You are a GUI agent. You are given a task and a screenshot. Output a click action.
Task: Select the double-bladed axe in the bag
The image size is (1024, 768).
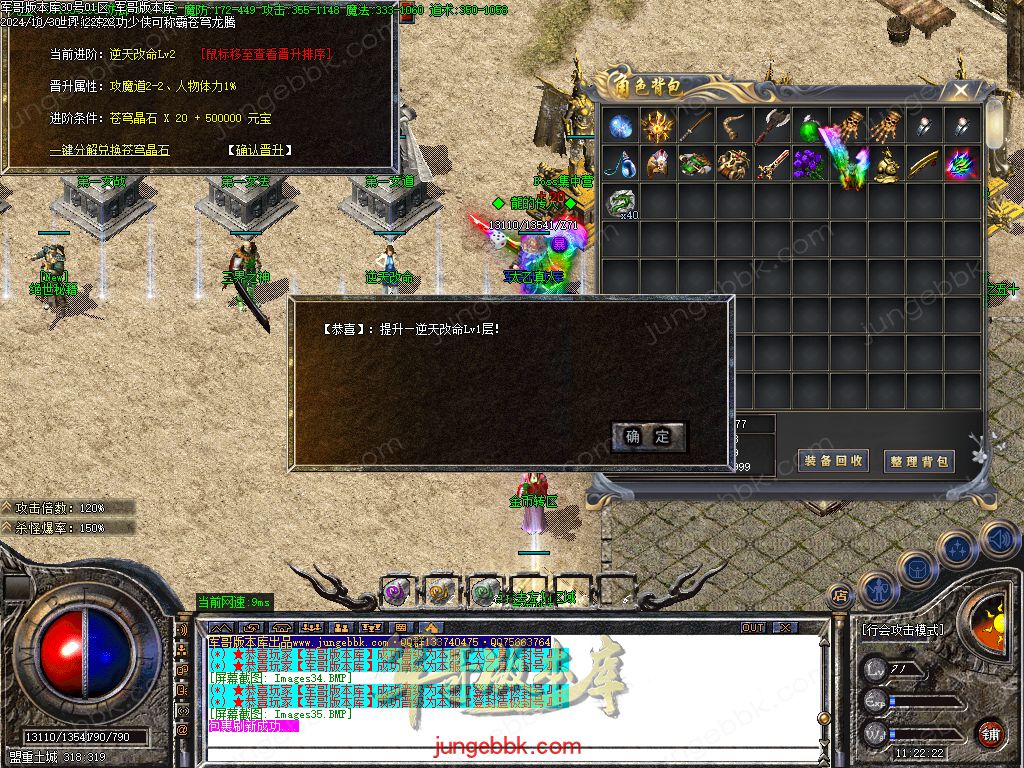tap(773, 126)
